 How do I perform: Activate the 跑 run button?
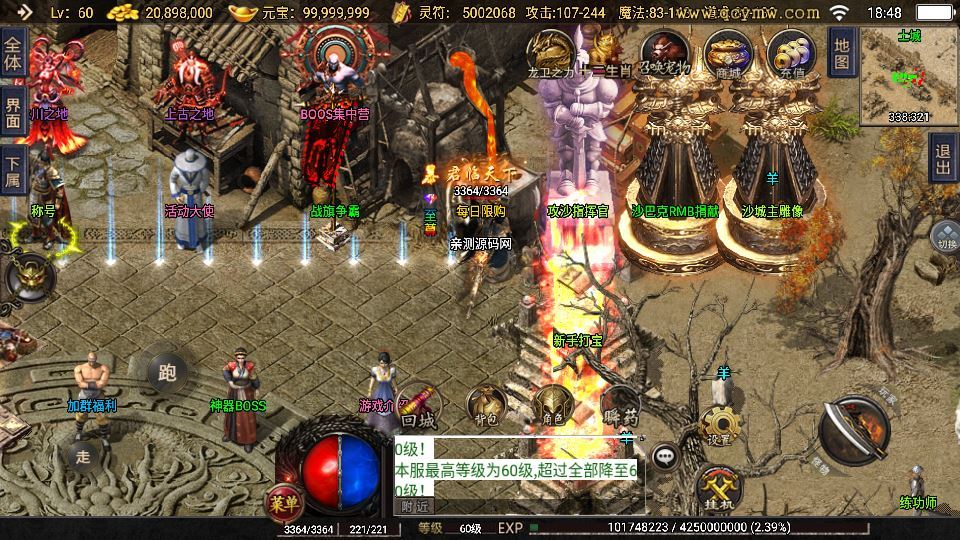167,373
